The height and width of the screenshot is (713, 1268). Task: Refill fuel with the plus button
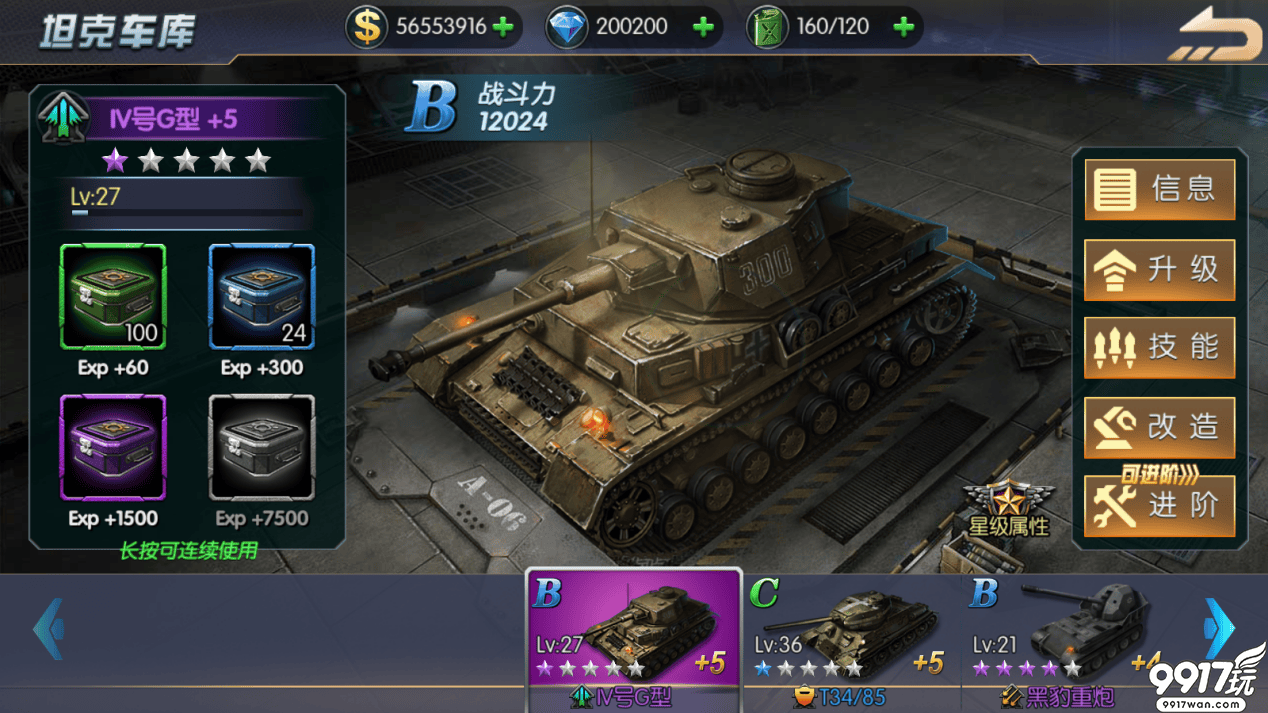[x=903, y=27]
